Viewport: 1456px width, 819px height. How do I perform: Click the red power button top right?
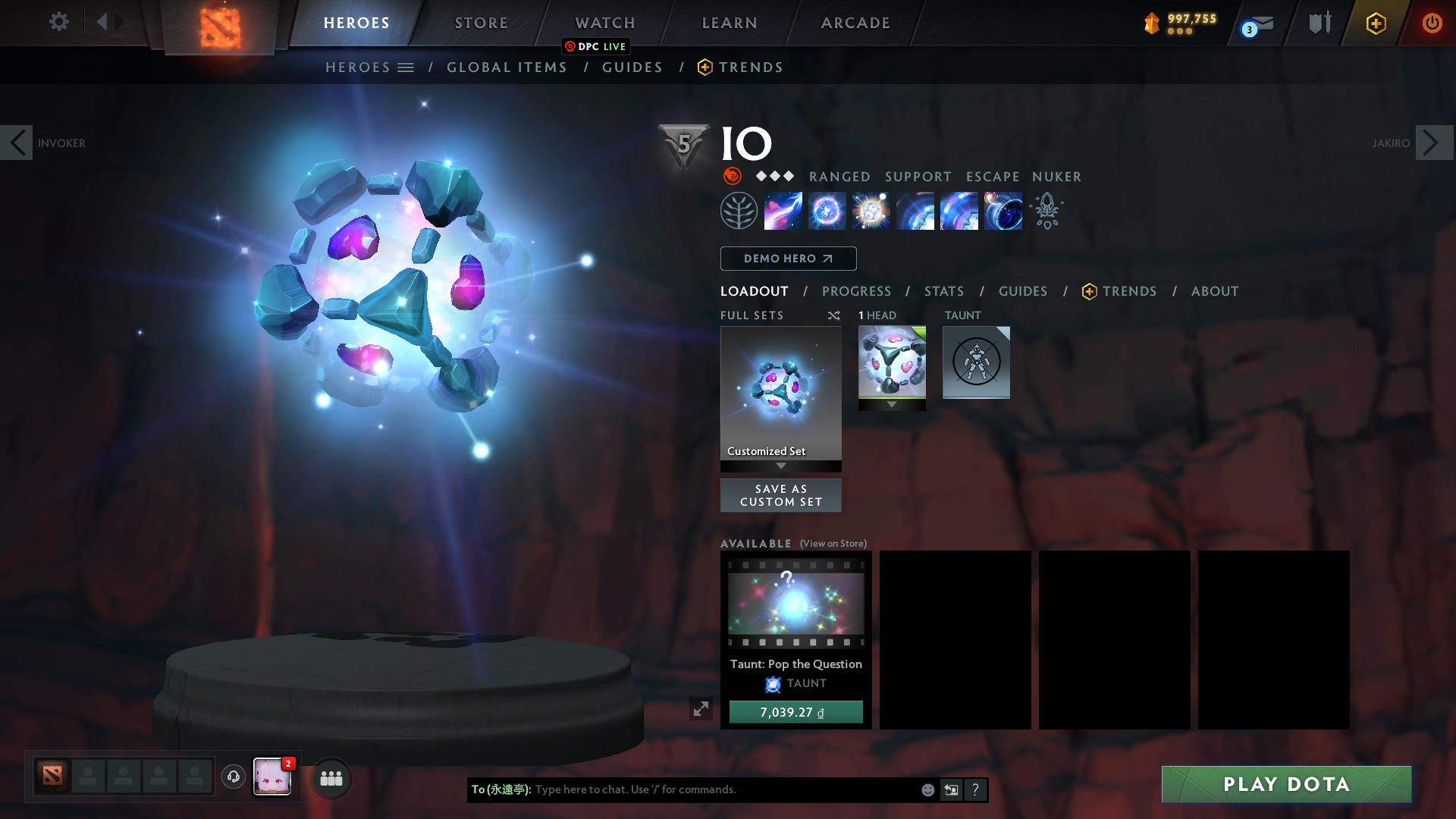tap(1432, 23)
